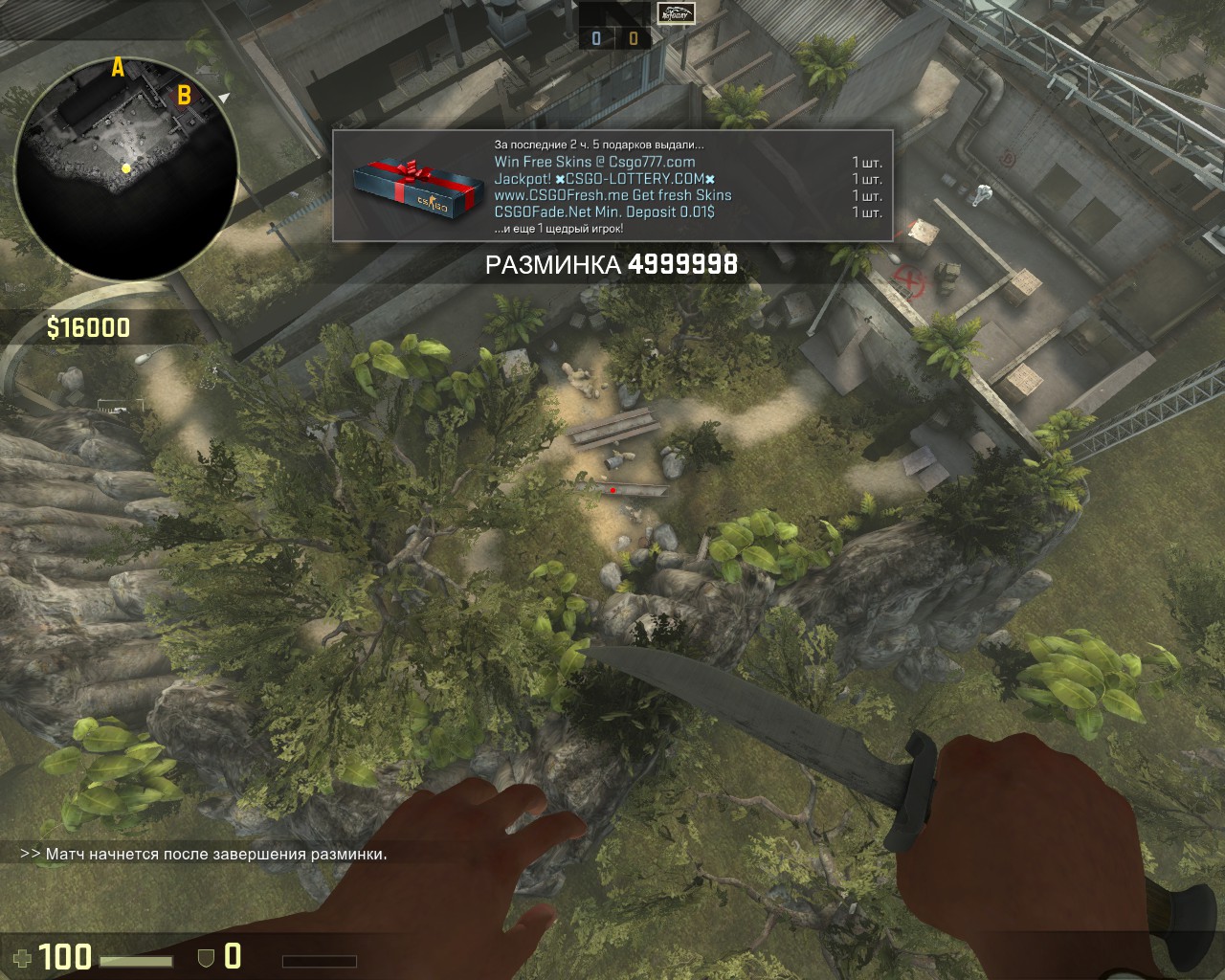Choose the CSGO-LOTTERY.COM jackpot row

[605, 179]
